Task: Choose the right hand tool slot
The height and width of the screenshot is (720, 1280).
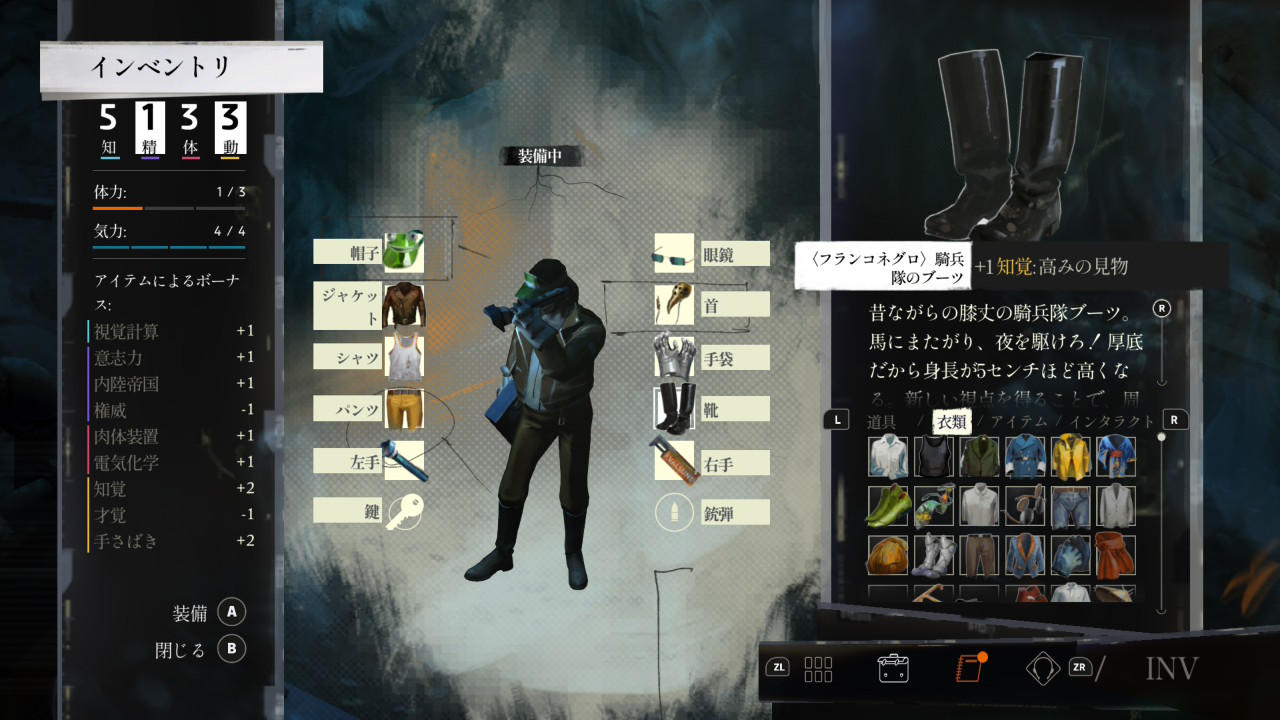Action: [x=674, y=461]
